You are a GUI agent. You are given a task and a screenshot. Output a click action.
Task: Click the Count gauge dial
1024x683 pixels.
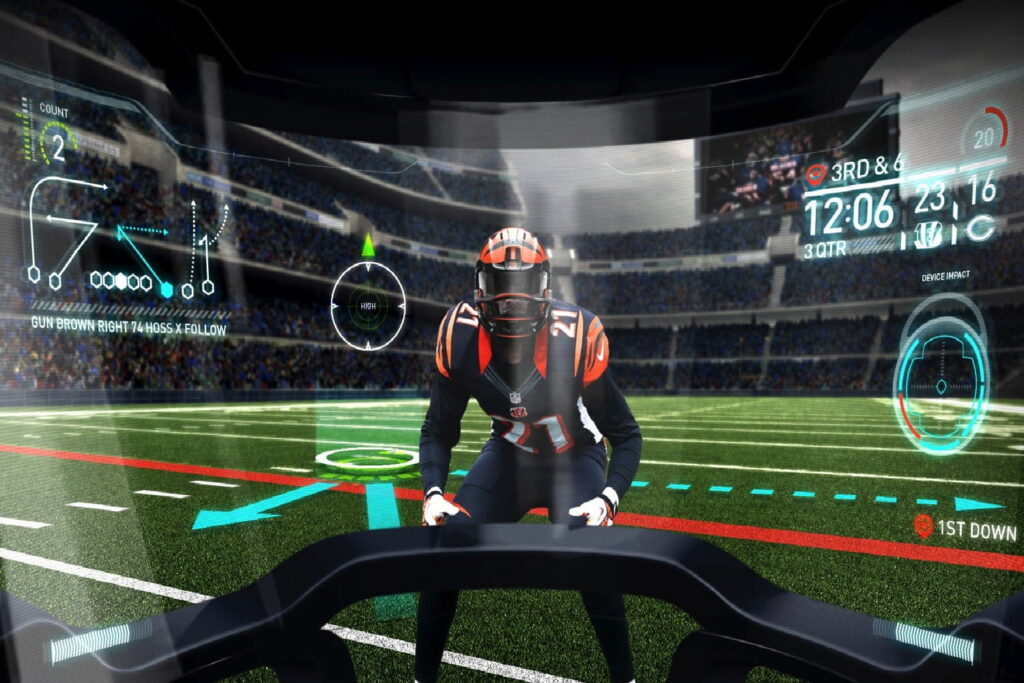coord(57,145)
